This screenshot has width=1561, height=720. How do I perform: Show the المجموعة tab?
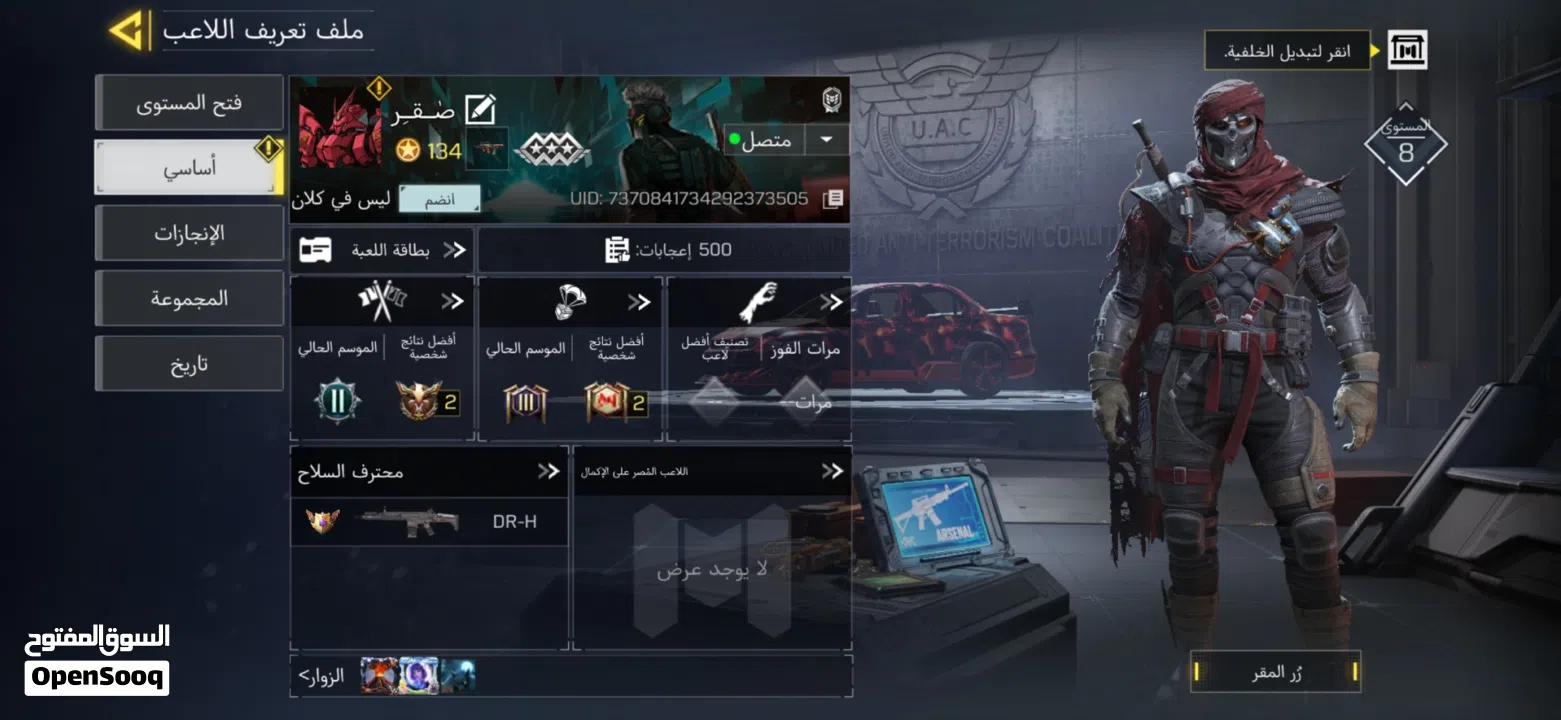coord(189,299)
